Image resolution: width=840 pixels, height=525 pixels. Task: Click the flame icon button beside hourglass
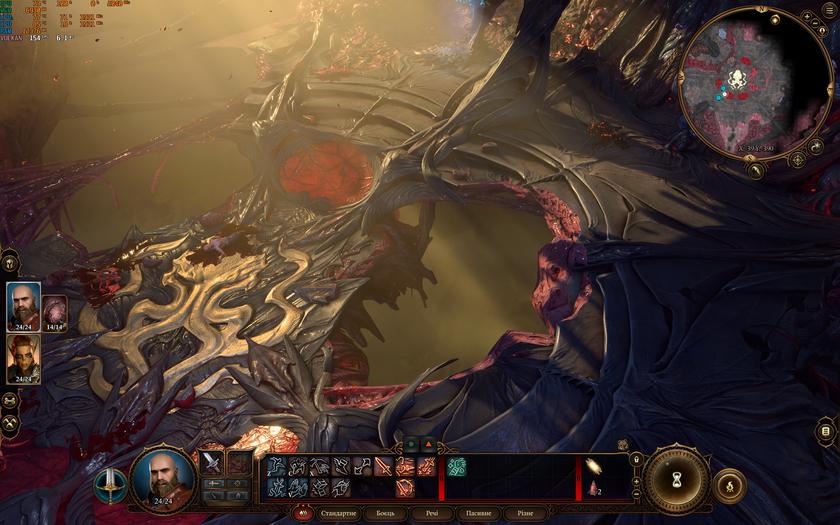point(729,485)
